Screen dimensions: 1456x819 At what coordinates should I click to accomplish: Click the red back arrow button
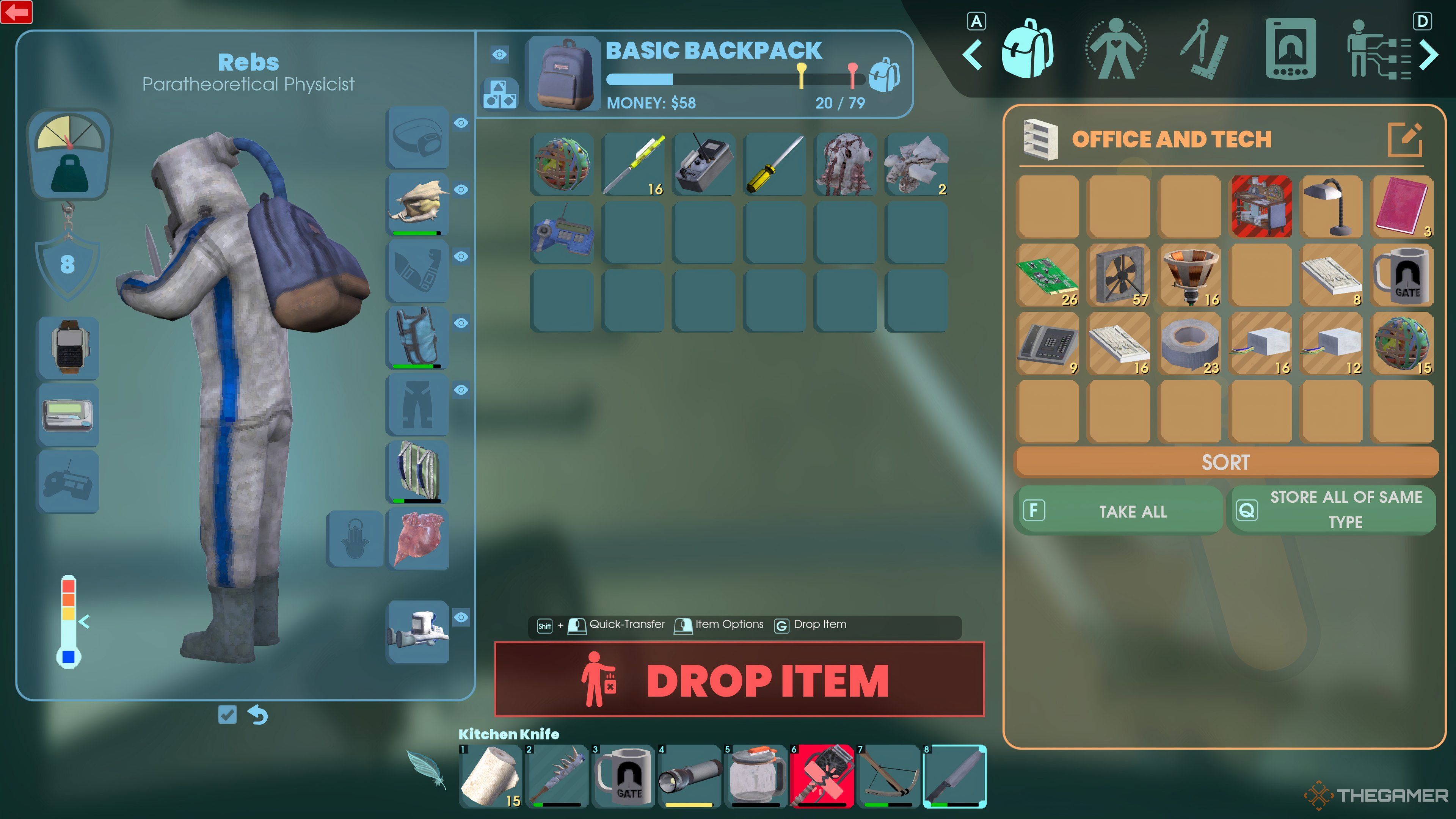coord(16,12)
